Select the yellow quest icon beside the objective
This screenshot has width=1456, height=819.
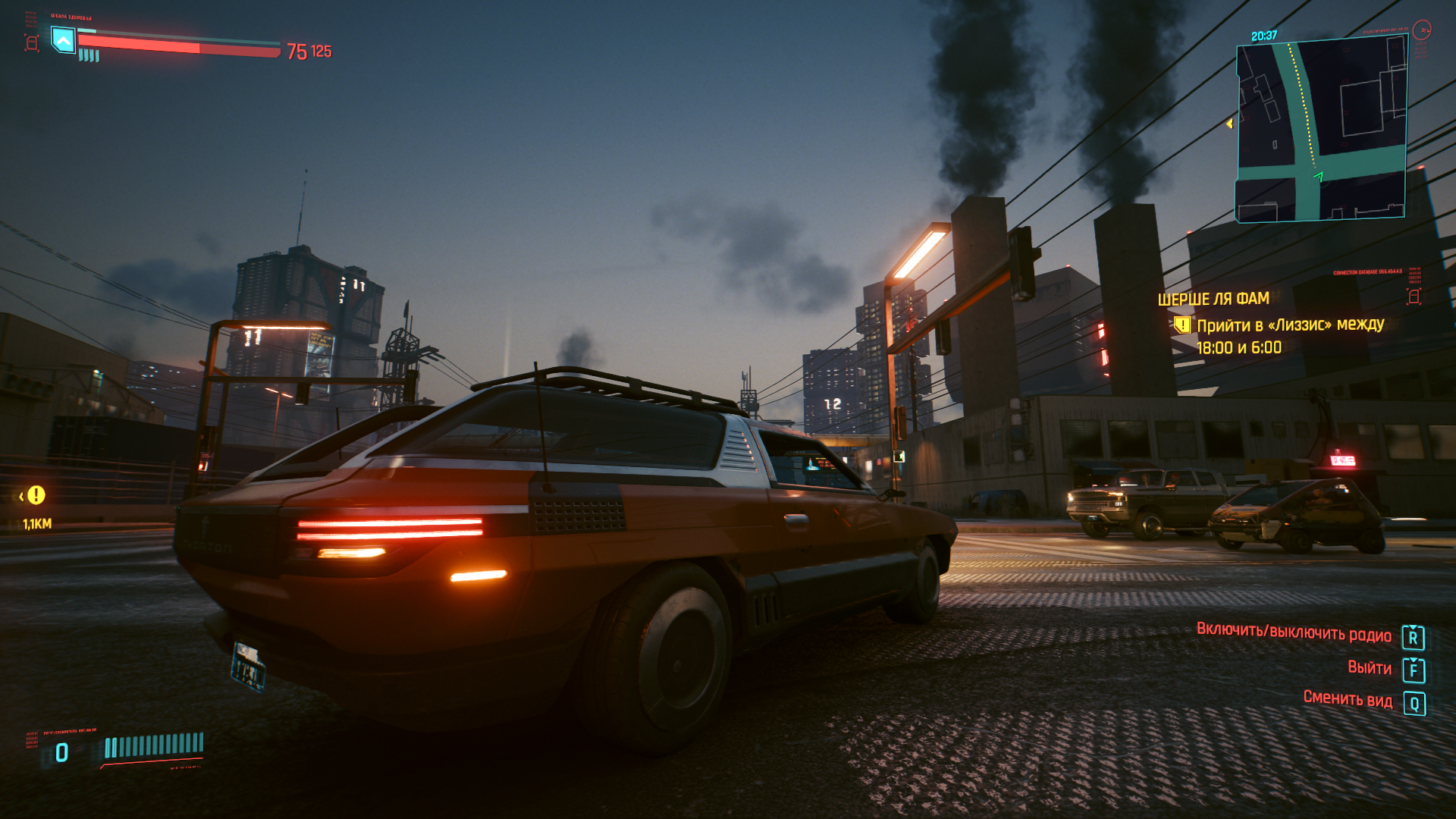(1181, 325)
